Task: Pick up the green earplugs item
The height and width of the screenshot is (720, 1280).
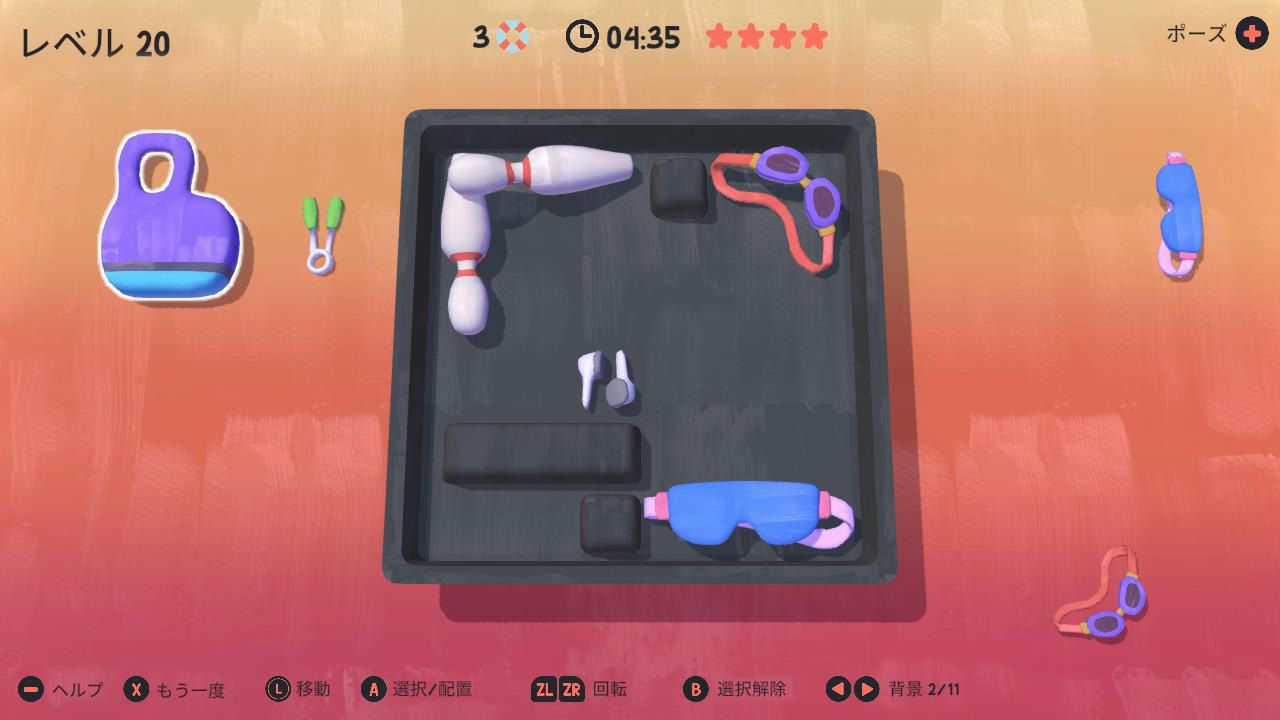Action: [322, 233]
